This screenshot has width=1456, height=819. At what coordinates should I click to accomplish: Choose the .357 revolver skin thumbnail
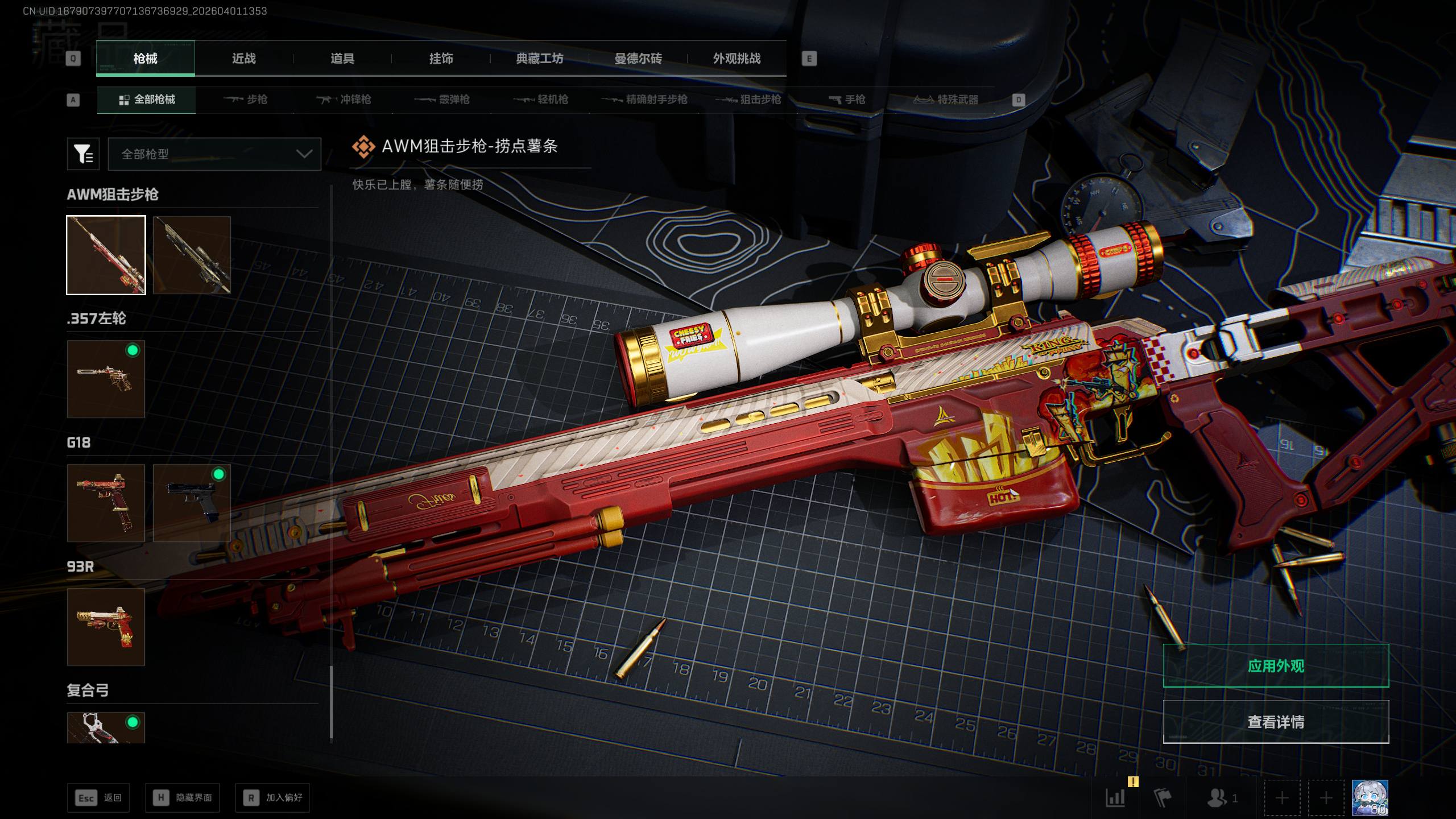tap(106, 379)
